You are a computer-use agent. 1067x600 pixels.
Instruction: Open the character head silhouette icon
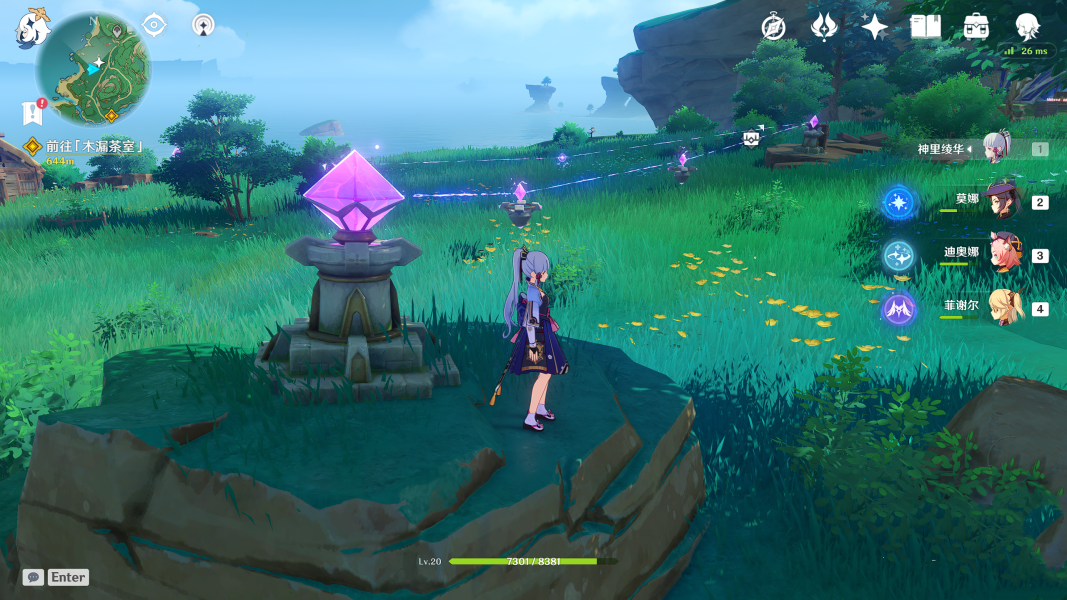[x=1027, y=27]
